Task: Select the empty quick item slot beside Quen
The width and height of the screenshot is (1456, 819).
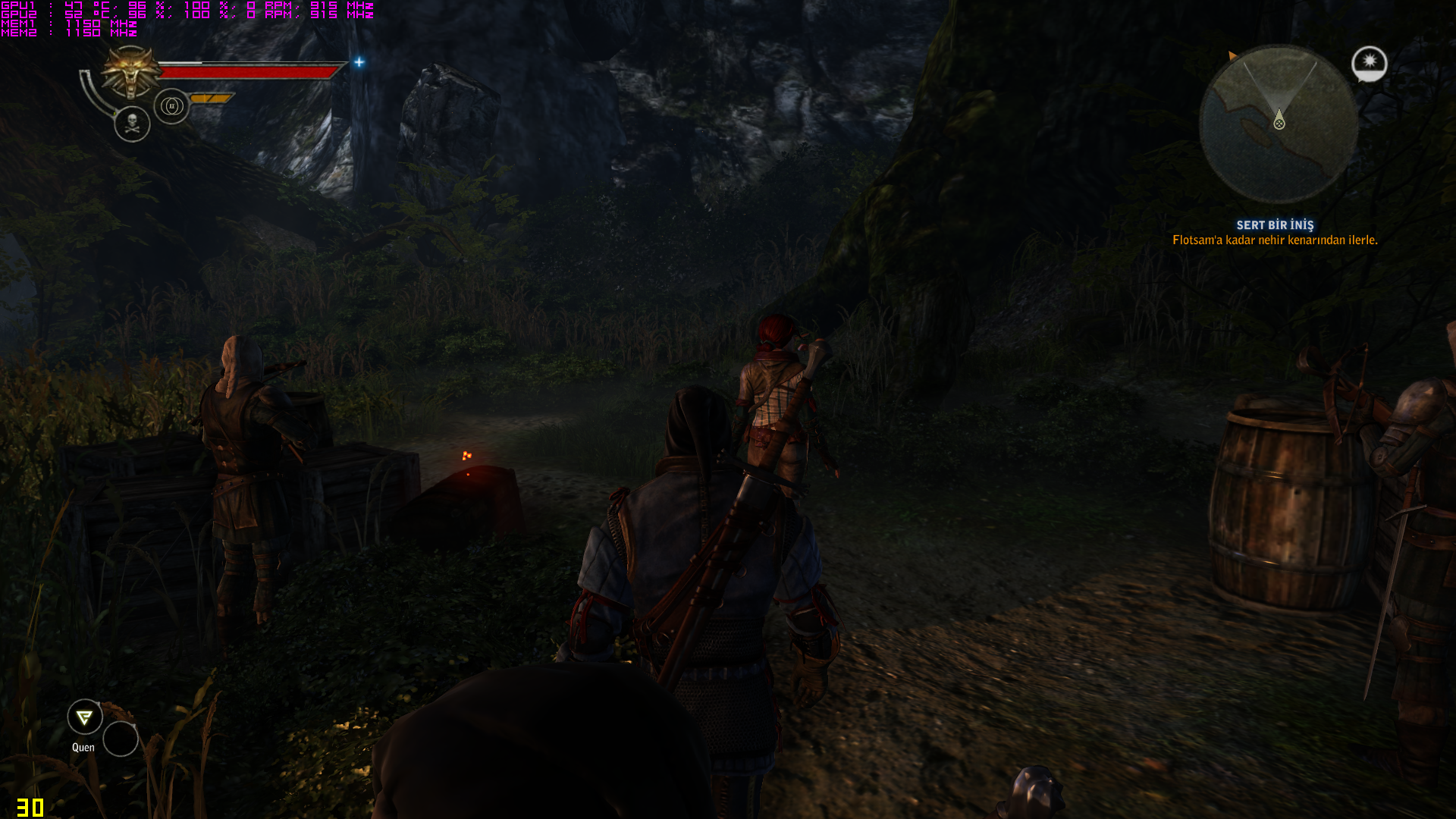Action: pyautogui.click(x=121, y=739)
